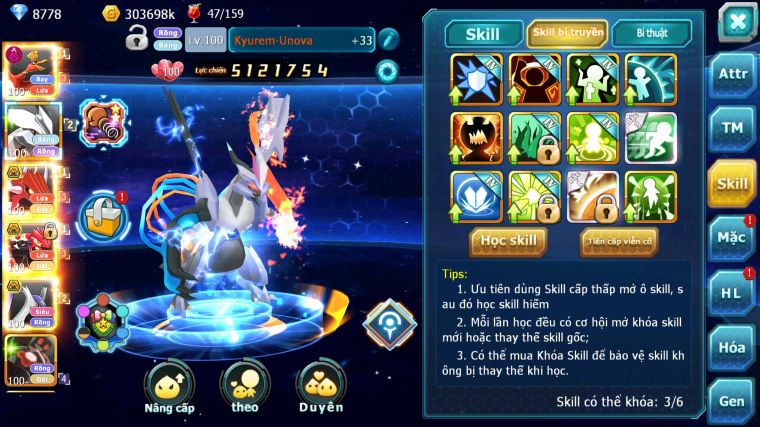Open the Skill bí truyền tab
This screenshot has height=427, width=760.
(x=567, y=33)
